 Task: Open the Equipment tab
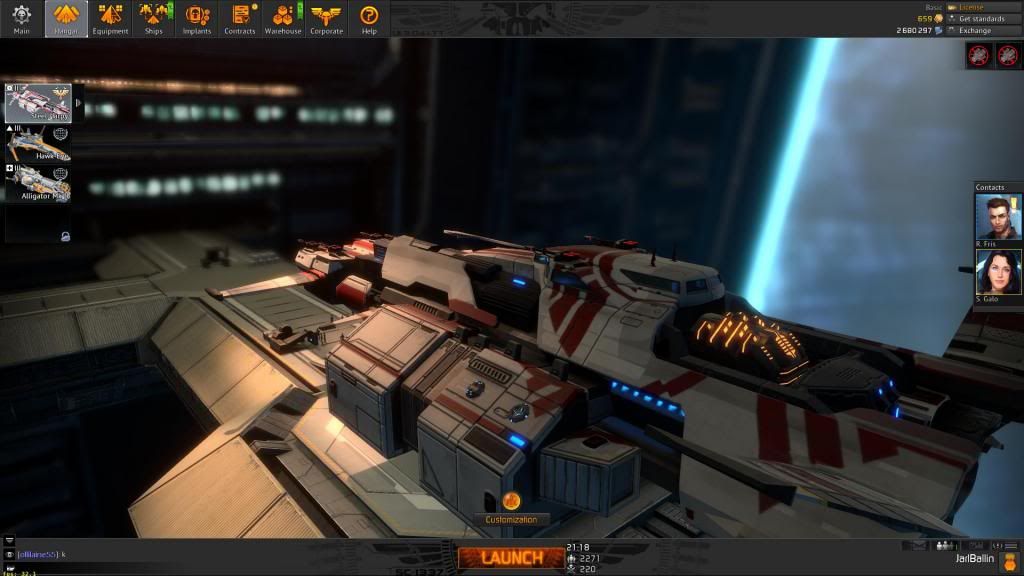(x=110, y=18)
